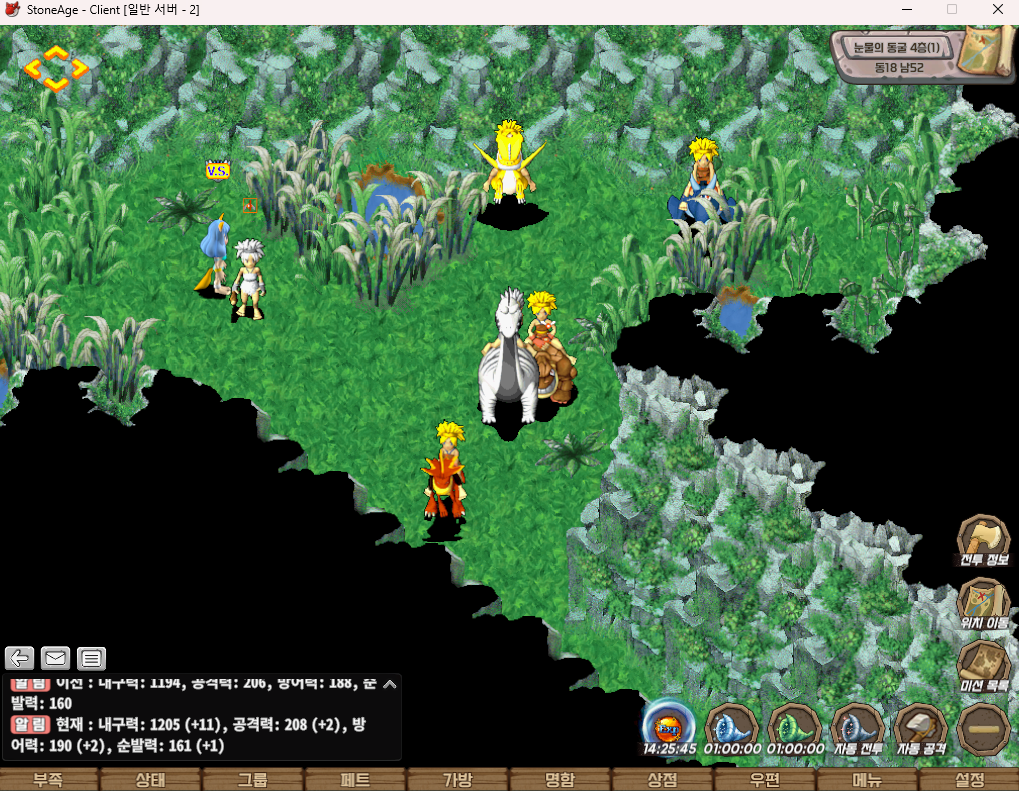The width and height of the screenshot is (1019, 791).
Task: Open the 메뉴 main menu
Action: pyautogui.click(x=866, y=780)
